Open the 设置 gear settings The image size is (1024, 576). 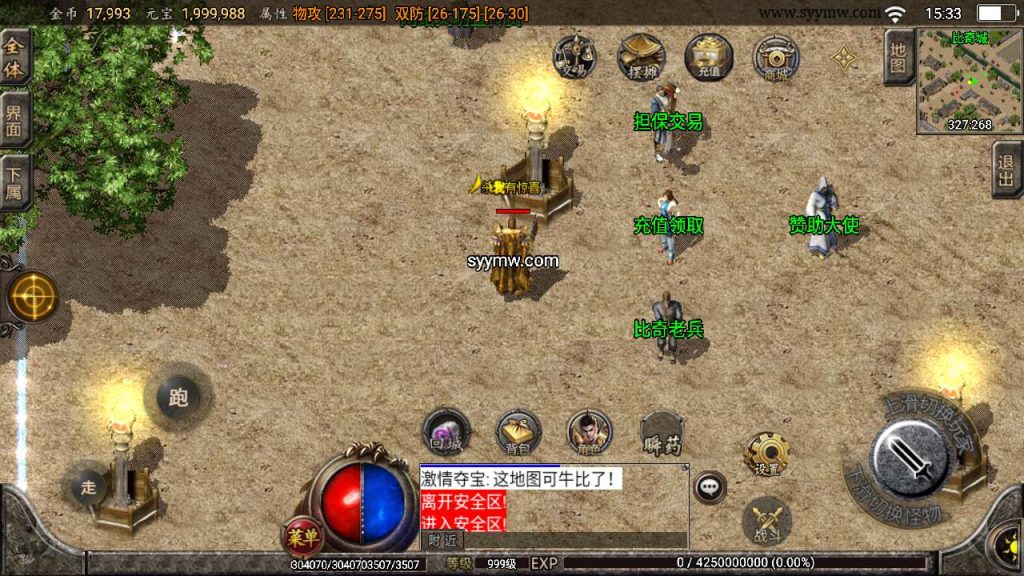(767, 455)
